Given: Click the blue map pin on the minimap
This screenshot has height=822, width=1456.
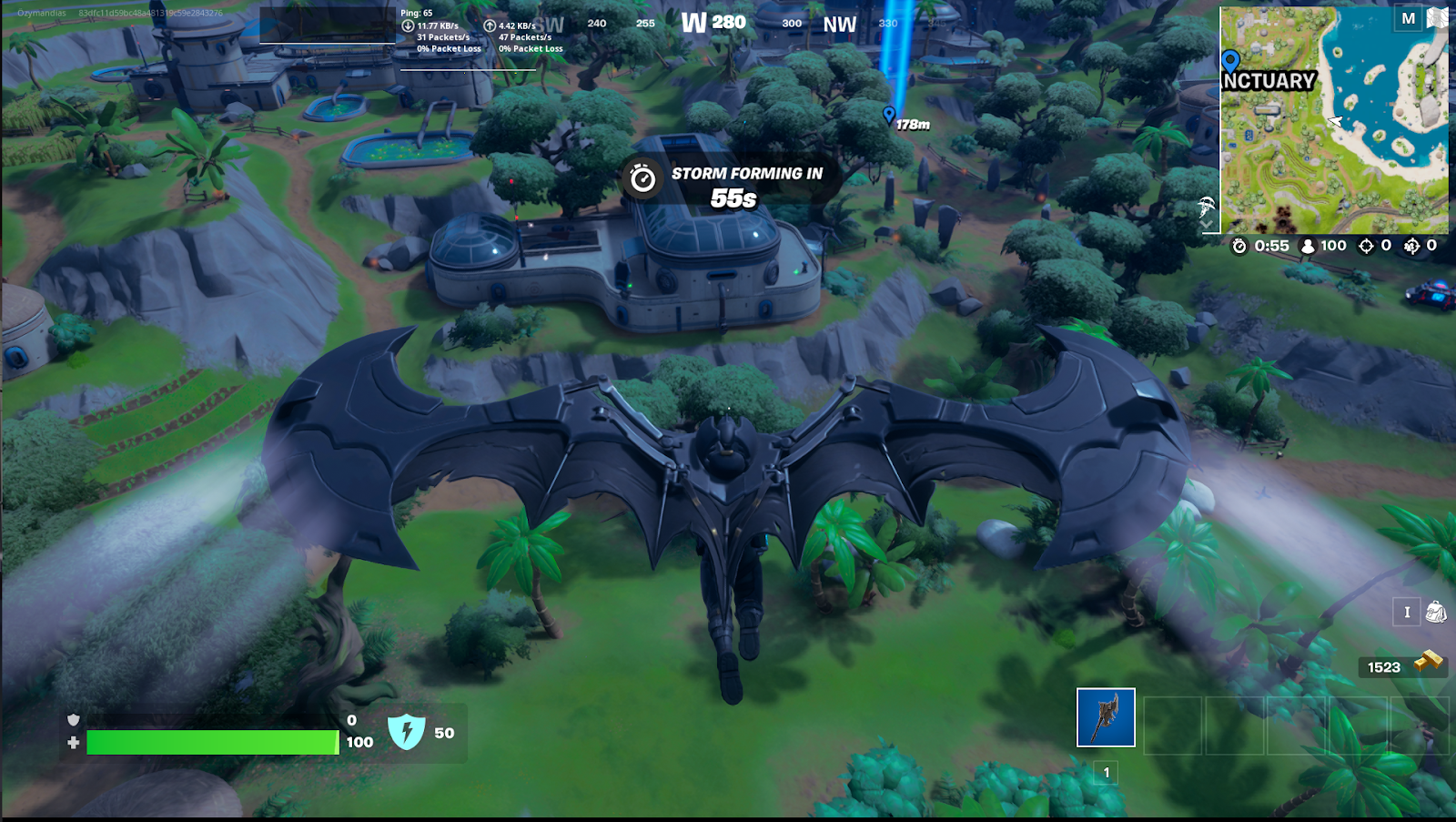Looking at the screenshot, I should [x=1232, y=58].
